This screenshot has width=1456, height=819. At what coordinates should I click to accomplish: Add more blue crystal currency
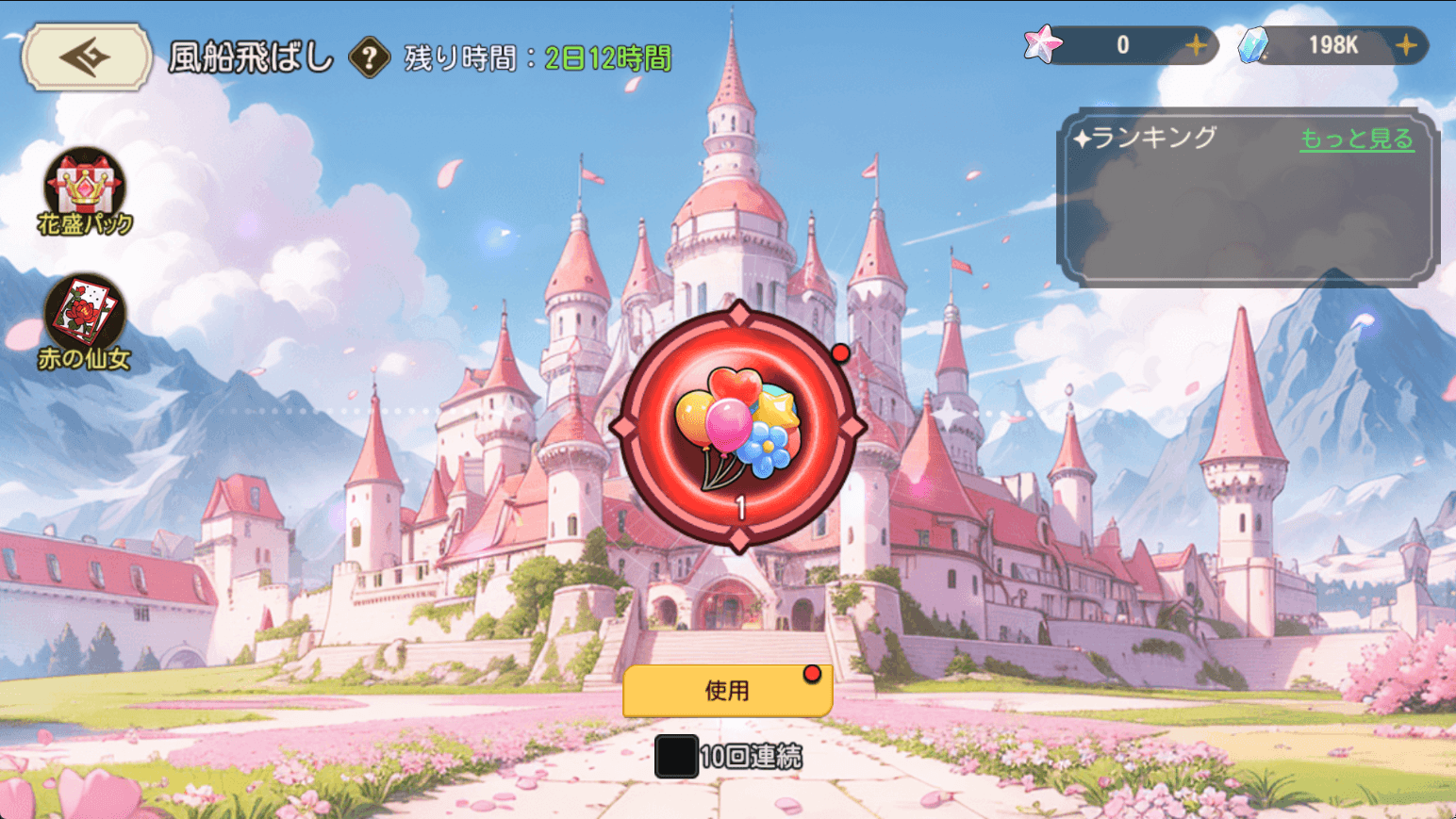1406,45
